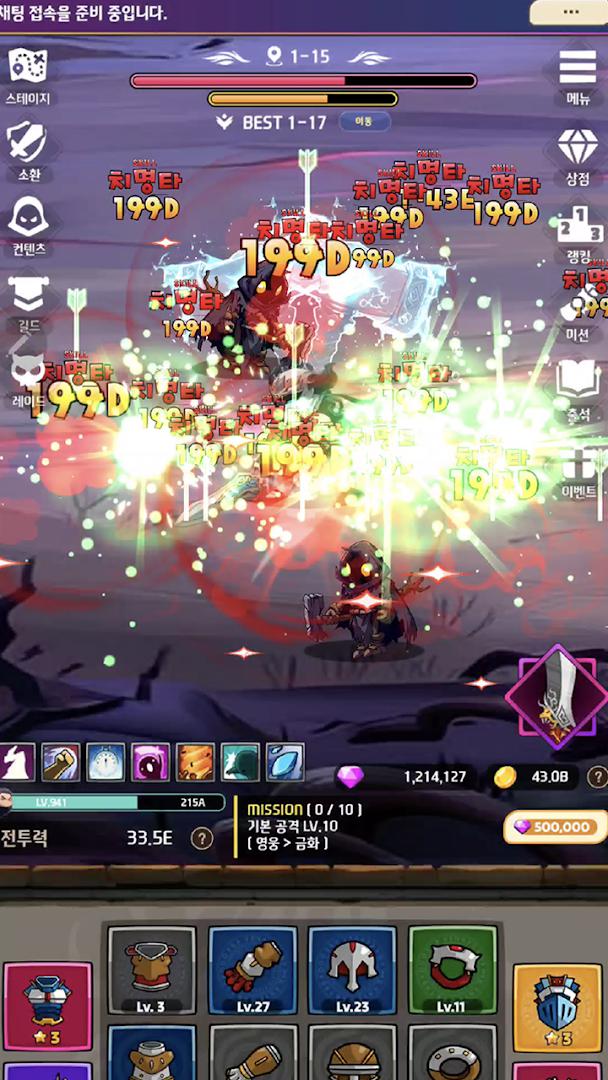Image resolution: width=608 pixels, height=1080 pixels.
Task: Activate the stopwatch skill icon
Action: tap(105, 763)
